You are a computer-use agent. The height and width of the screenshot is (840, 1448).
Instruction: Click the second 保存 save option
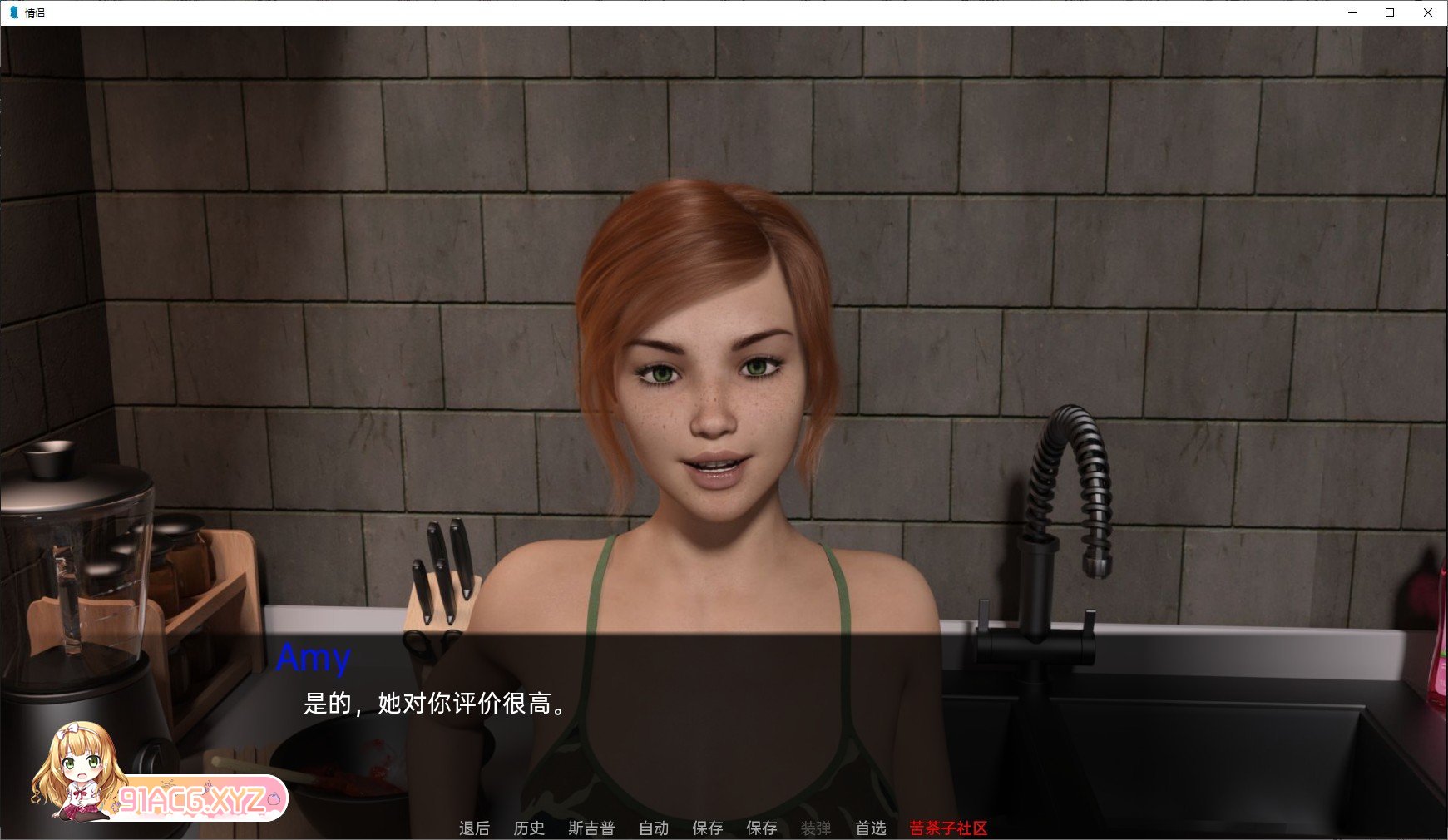point(763,828)
